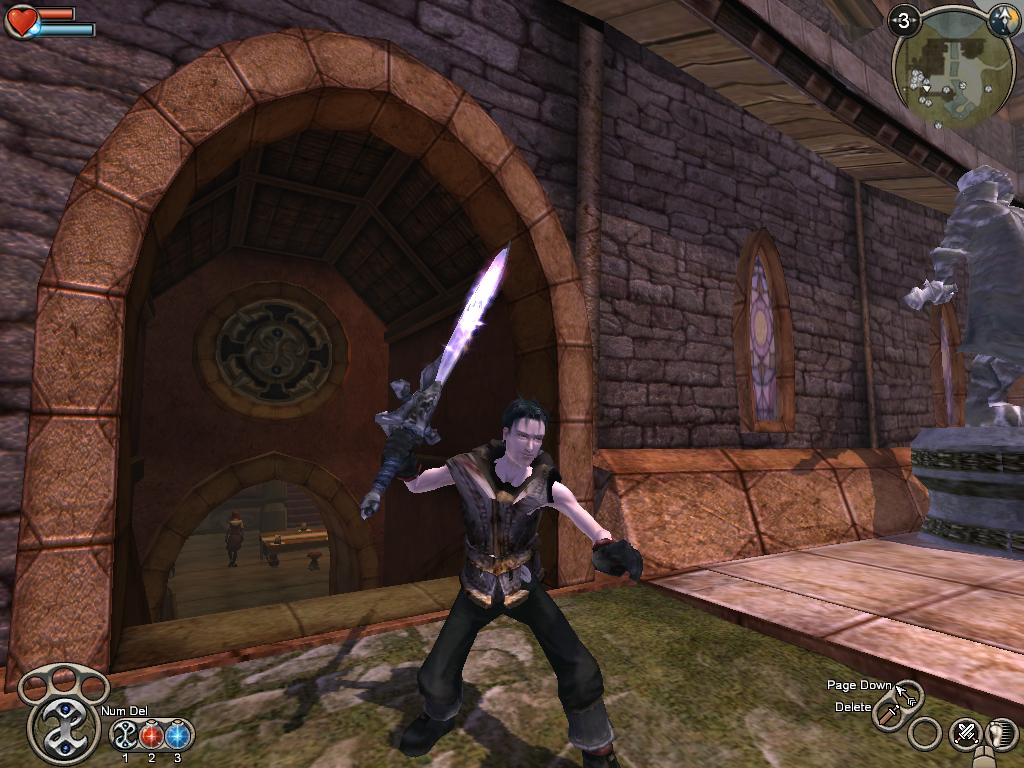Image resolution: width=1024 pixels, height=768 pixels.
Task: Activate the large Guild Seal icon
Action: point(62,727)
